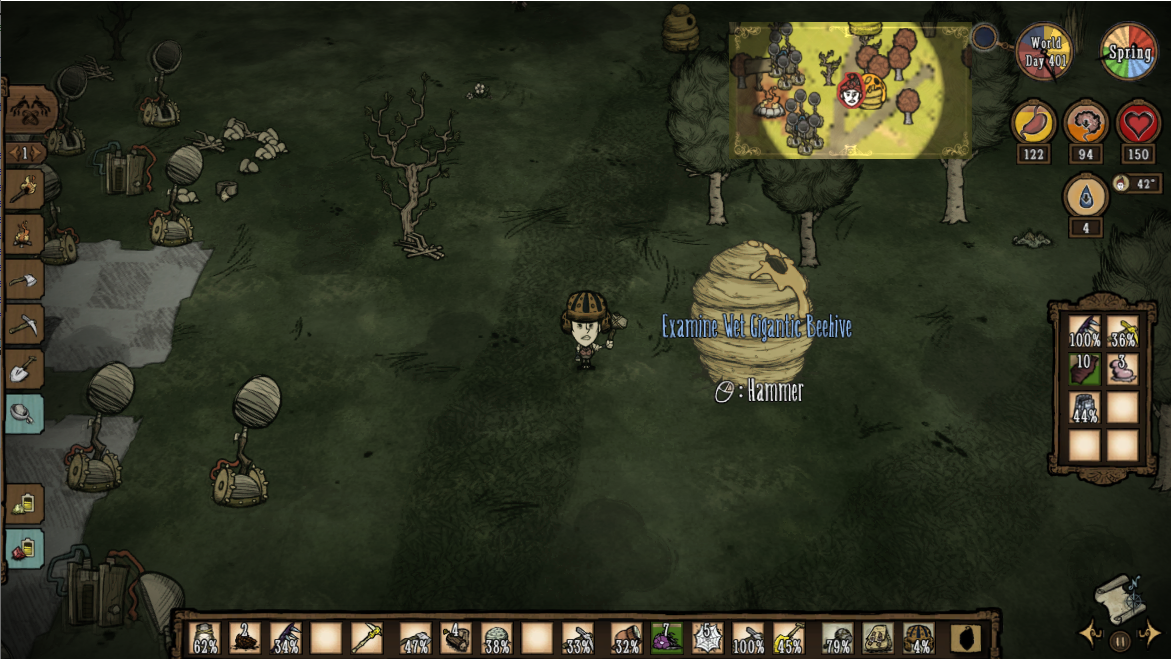Choose the campfire crafting recipe

coord(24,235)
